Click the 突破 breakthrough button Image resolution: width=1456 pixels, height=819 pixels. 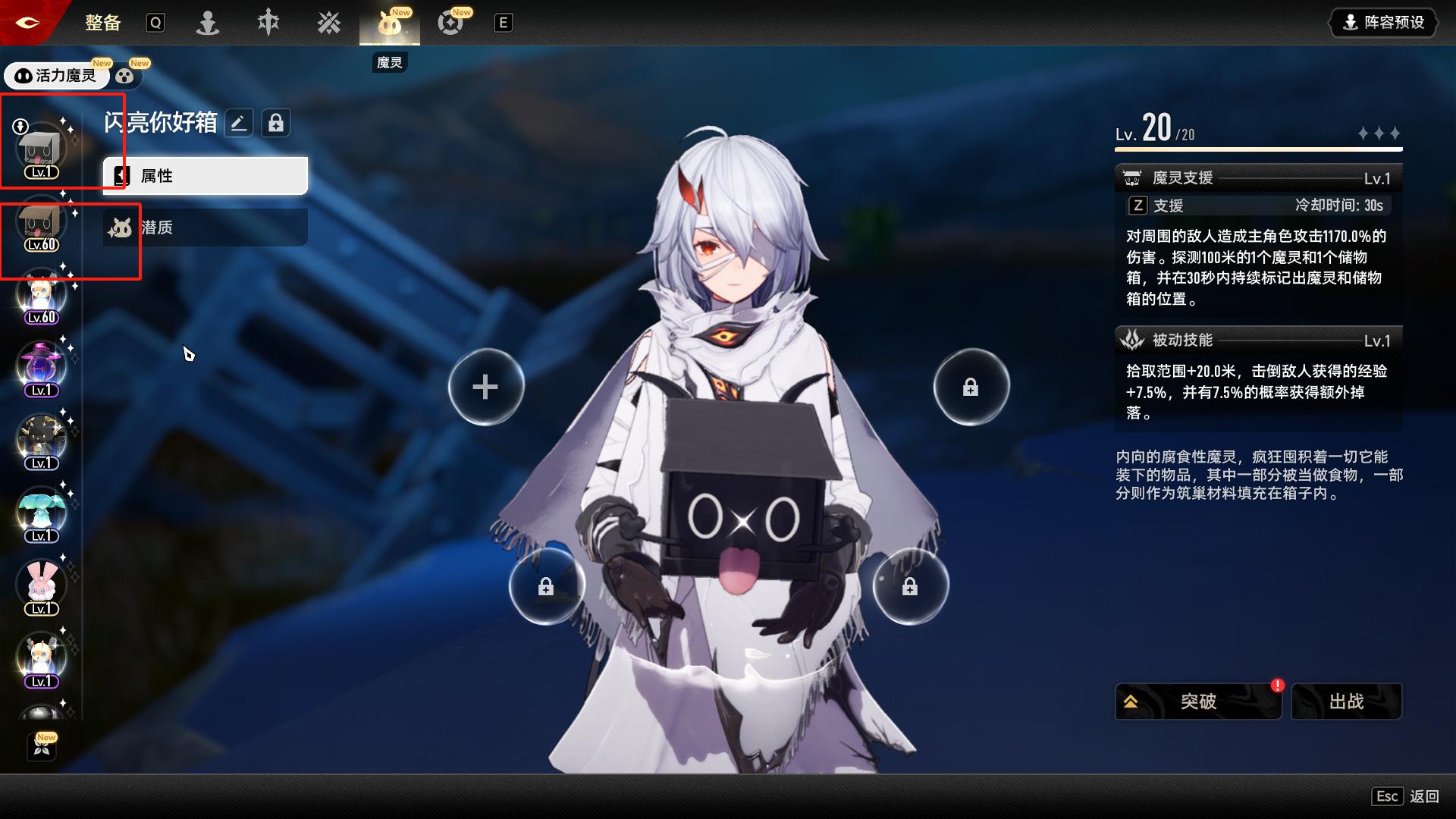tap(1197, 701)
